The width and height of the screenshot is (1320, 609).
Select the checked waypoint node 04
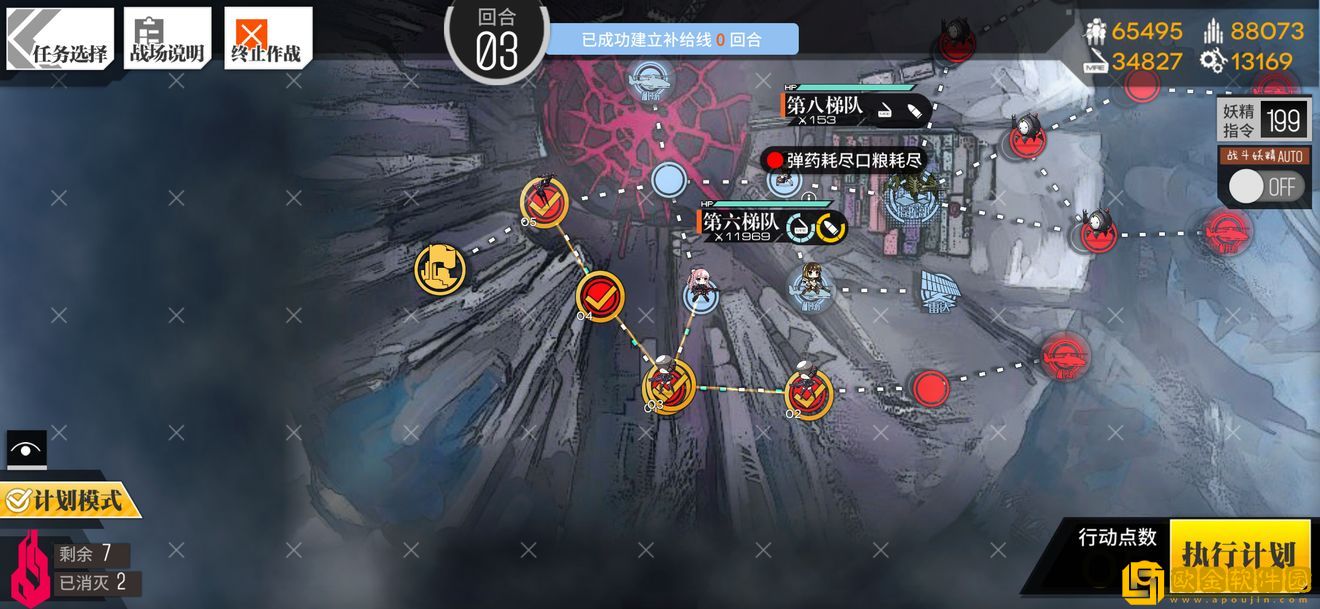600,295
